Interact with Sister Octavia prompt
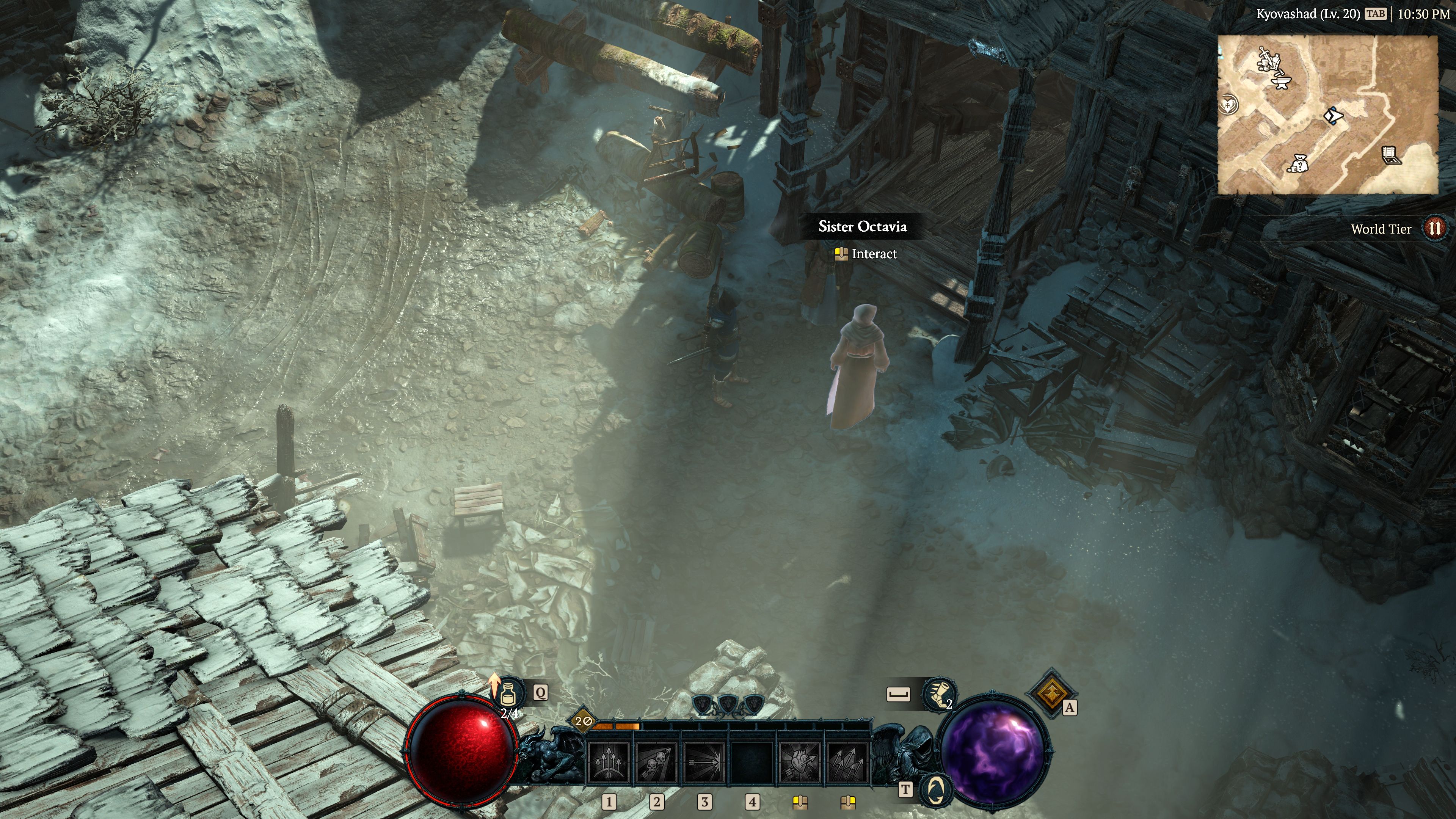Image resolution: width=1456 pixels, height=819 pixels. pyautogui.click(x=866, y=254)
